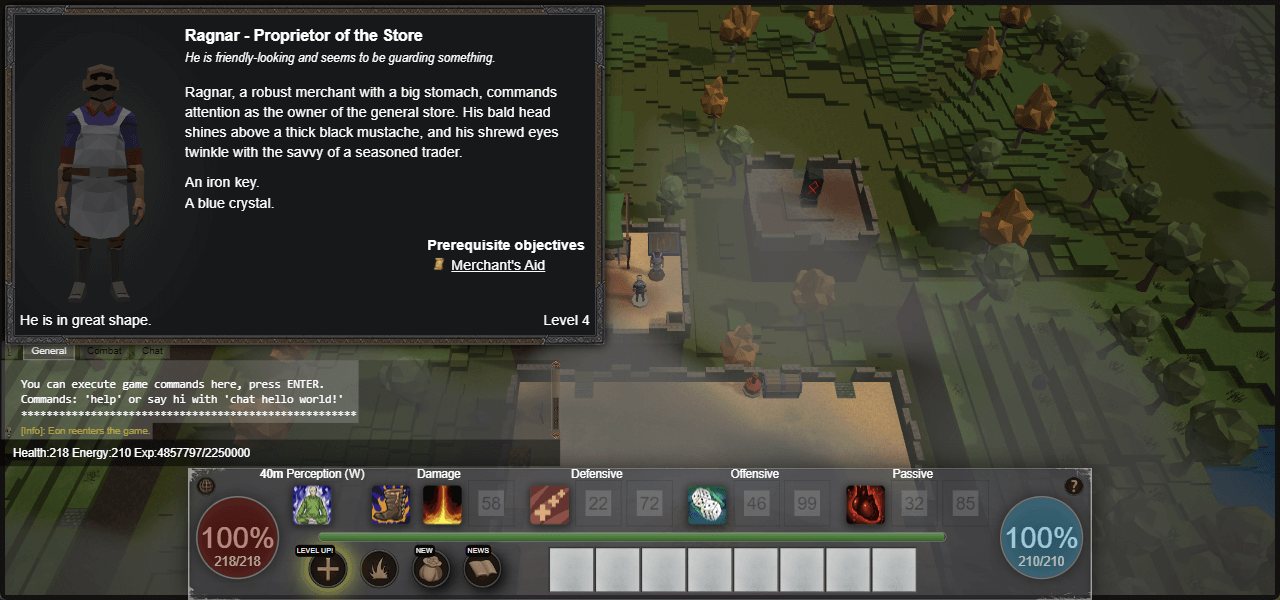Use the winged boot ability icon
The width and height of the screenshot is (1280, 600).
coord(390,505)
